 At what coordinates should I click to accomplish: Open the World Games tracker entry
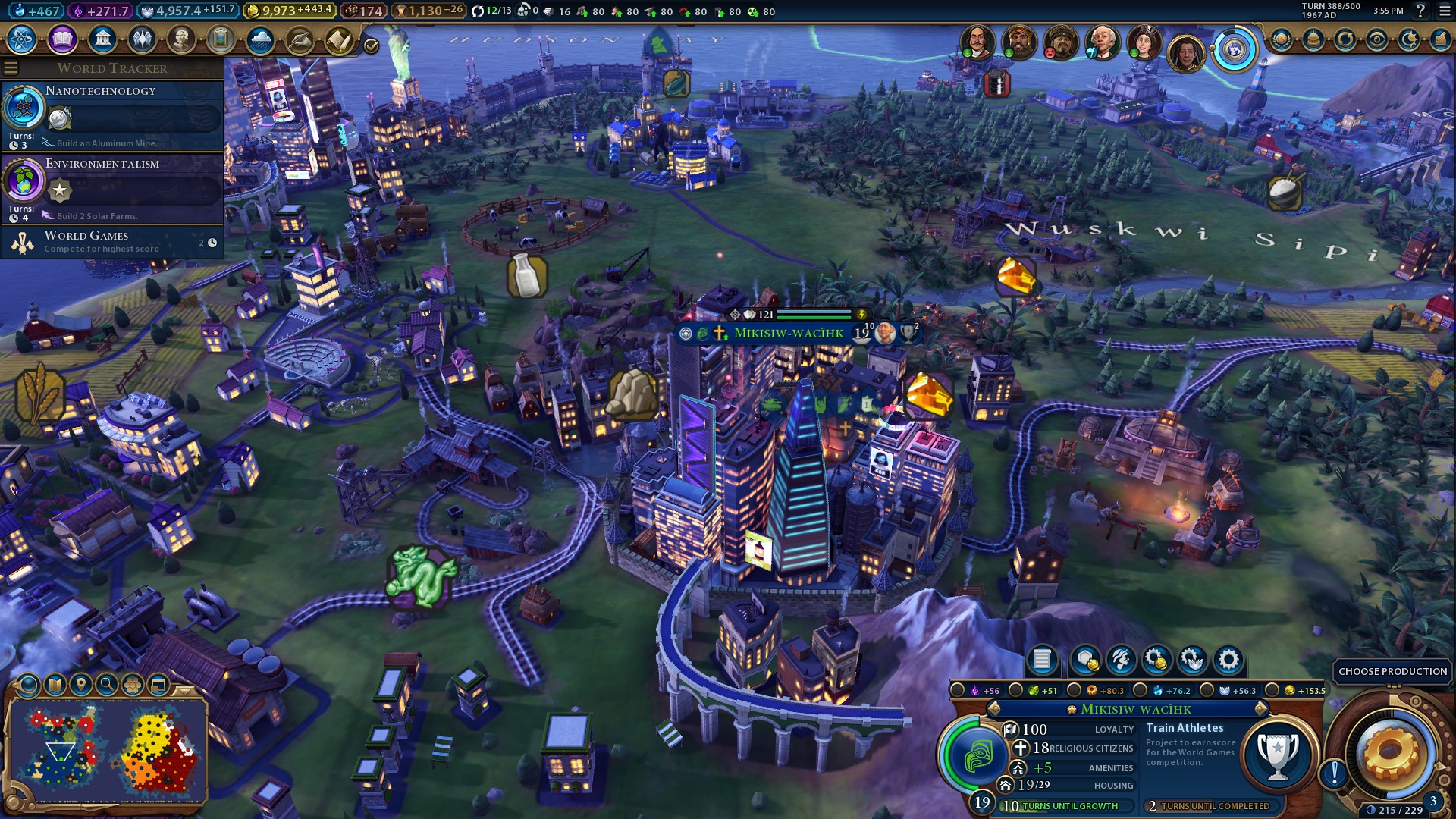[x=114, y=242]
